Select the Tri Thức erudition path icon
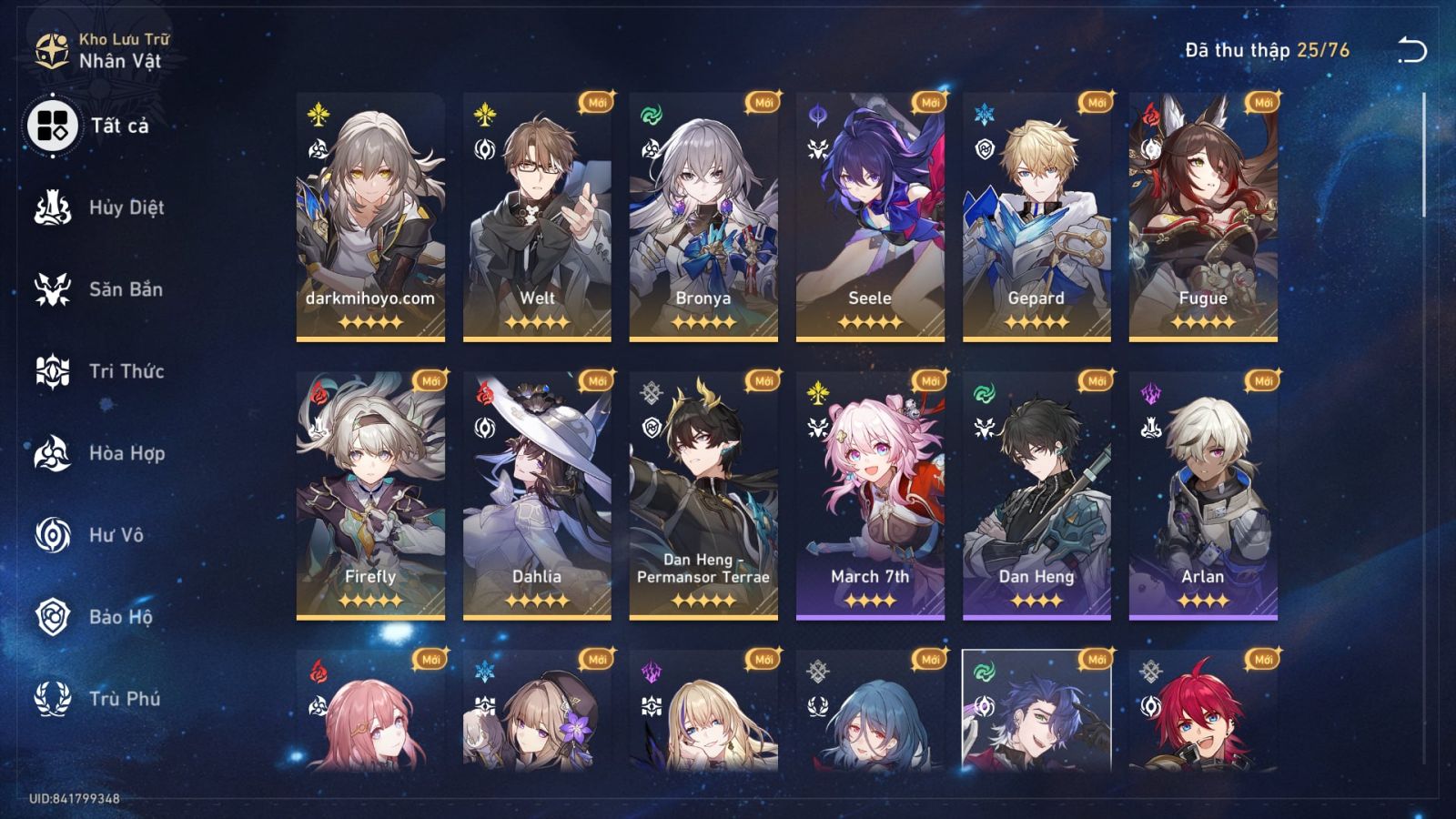The width and height of the screenshot is (1456, 819). pyautogui.click(x=52, y=371)
